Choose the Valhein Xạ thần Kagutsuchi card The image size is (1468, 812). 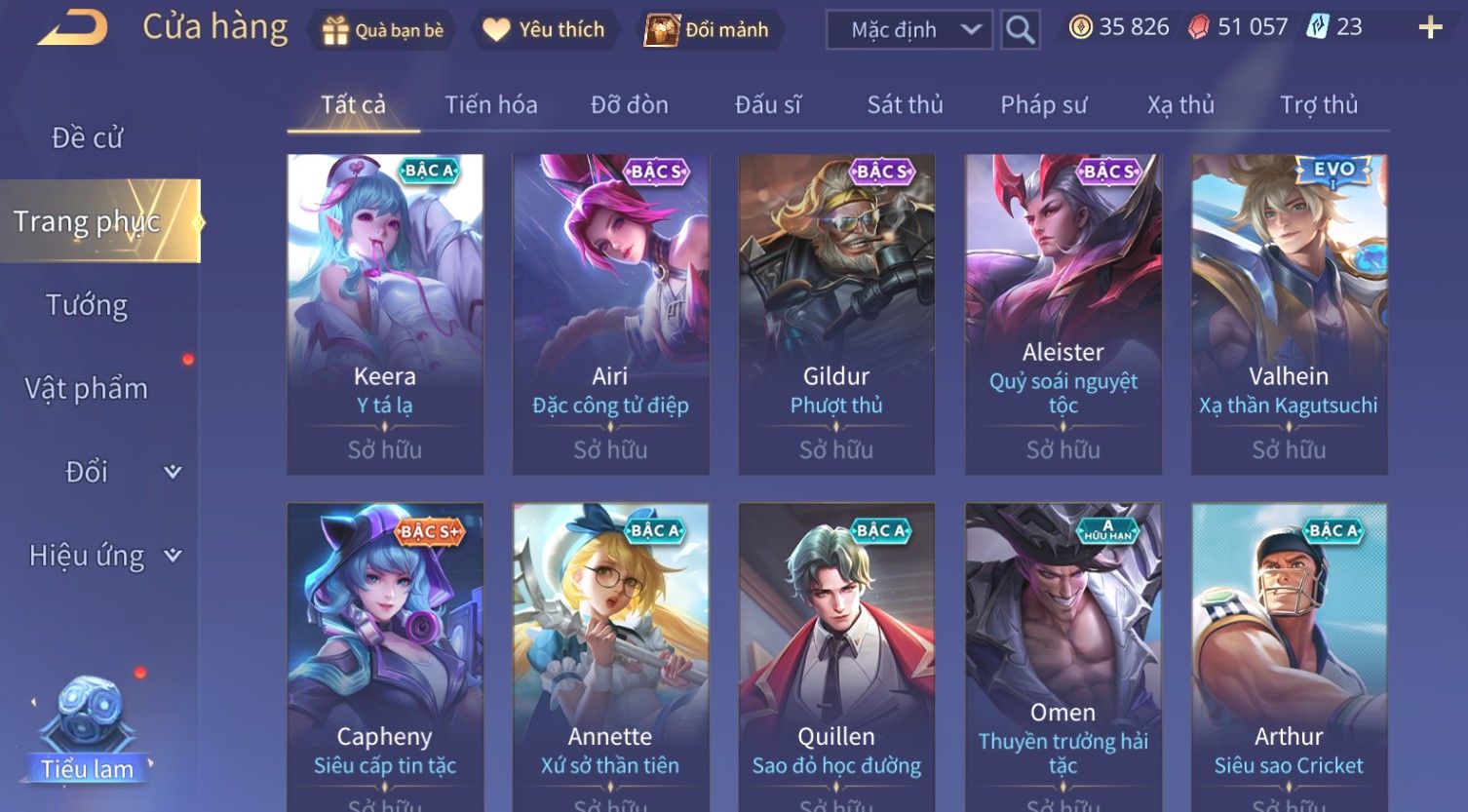[x=1289, y=314]
